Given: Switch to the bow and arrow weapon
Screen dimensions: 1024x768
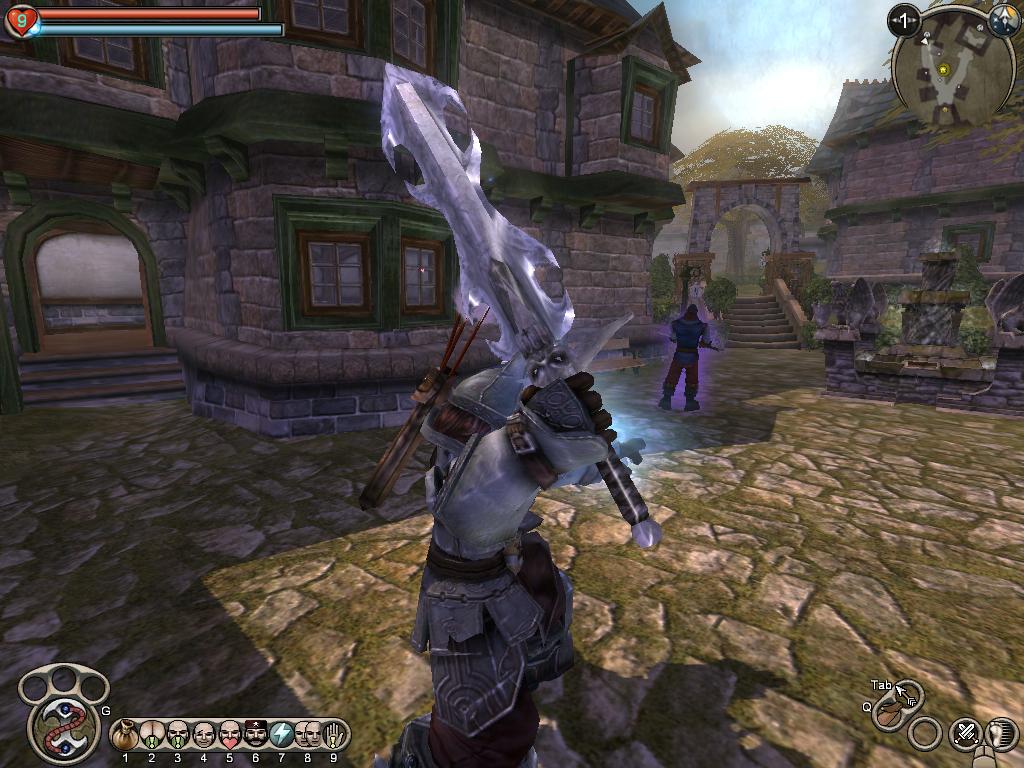Looking at the screenshot, I should point(888,712).
